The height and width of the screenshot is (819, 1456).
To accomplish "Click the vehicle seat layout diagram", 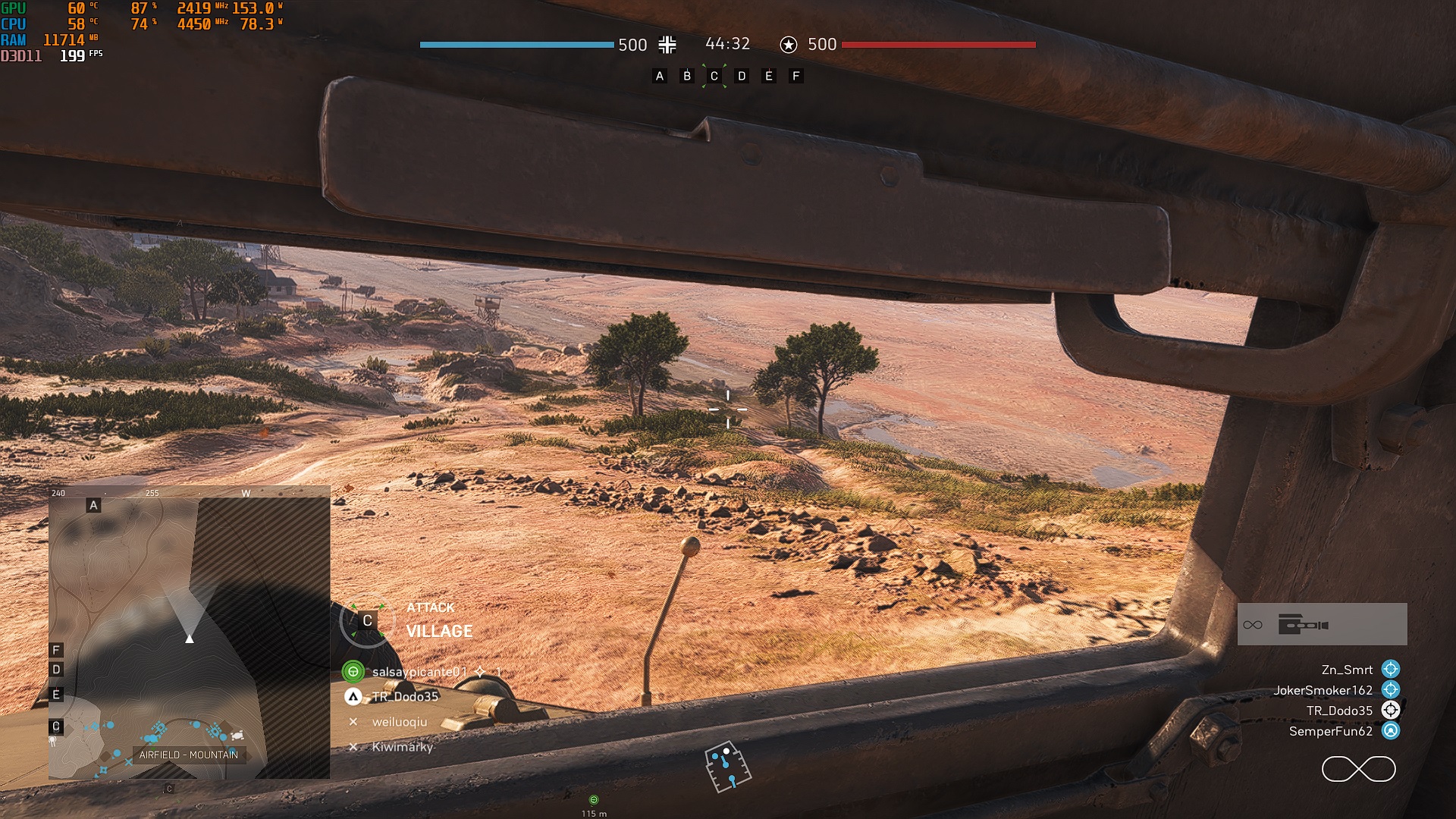I will 727,767.
